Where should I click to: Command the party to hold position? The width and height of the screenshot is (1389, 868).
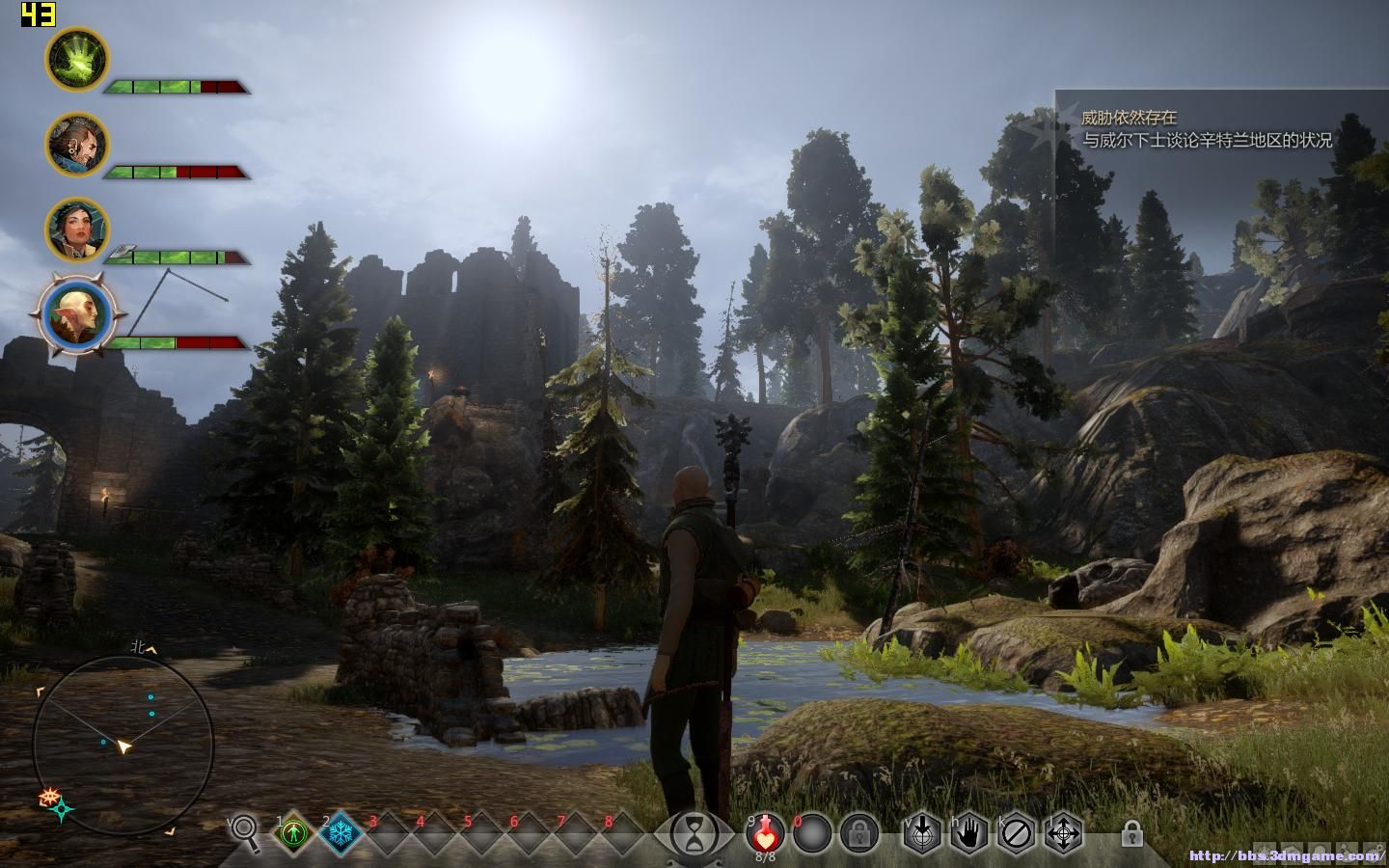click(968, 832)
